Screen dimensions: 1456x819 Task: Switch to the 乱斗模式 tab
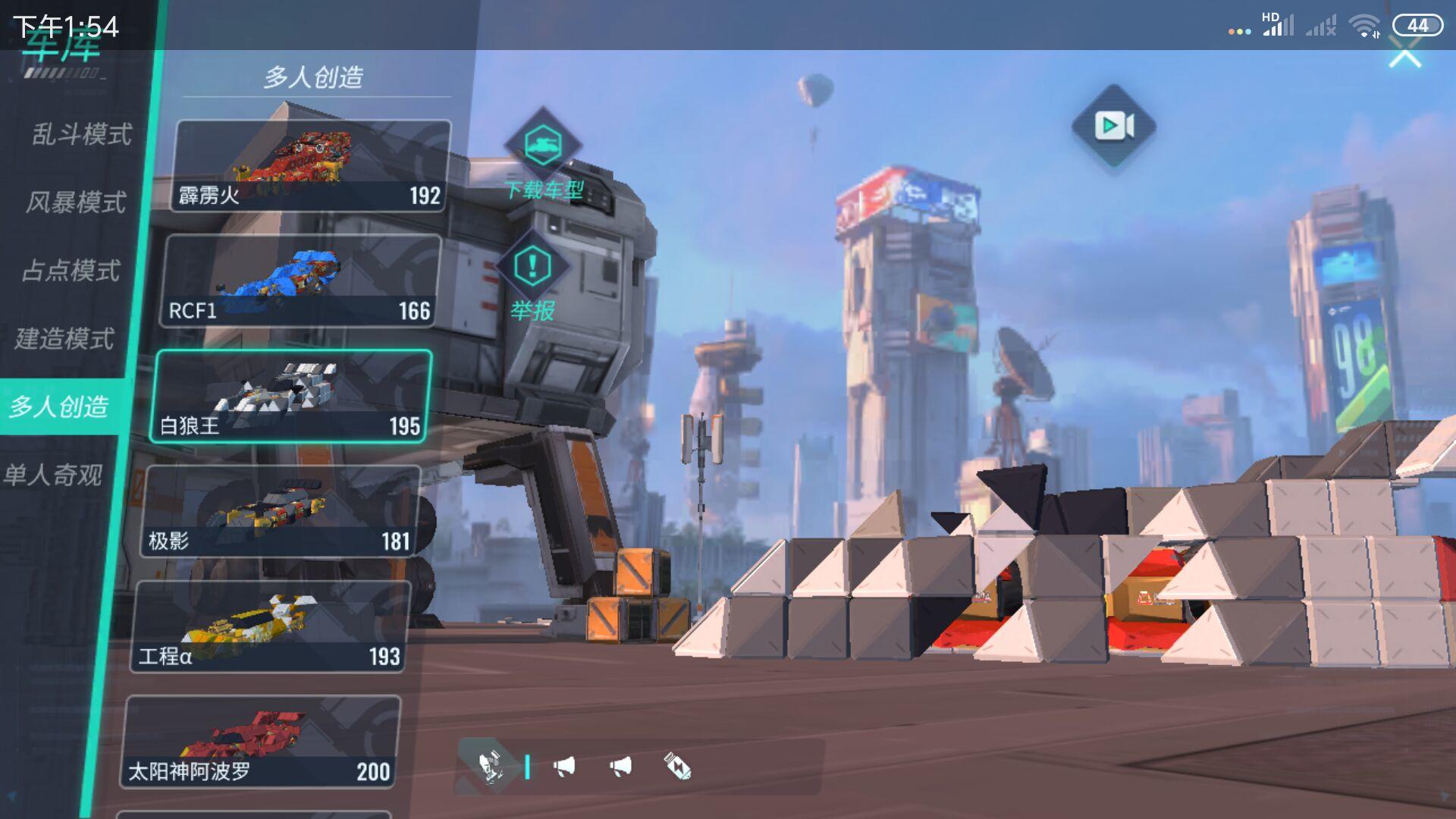tap(82, 134)
